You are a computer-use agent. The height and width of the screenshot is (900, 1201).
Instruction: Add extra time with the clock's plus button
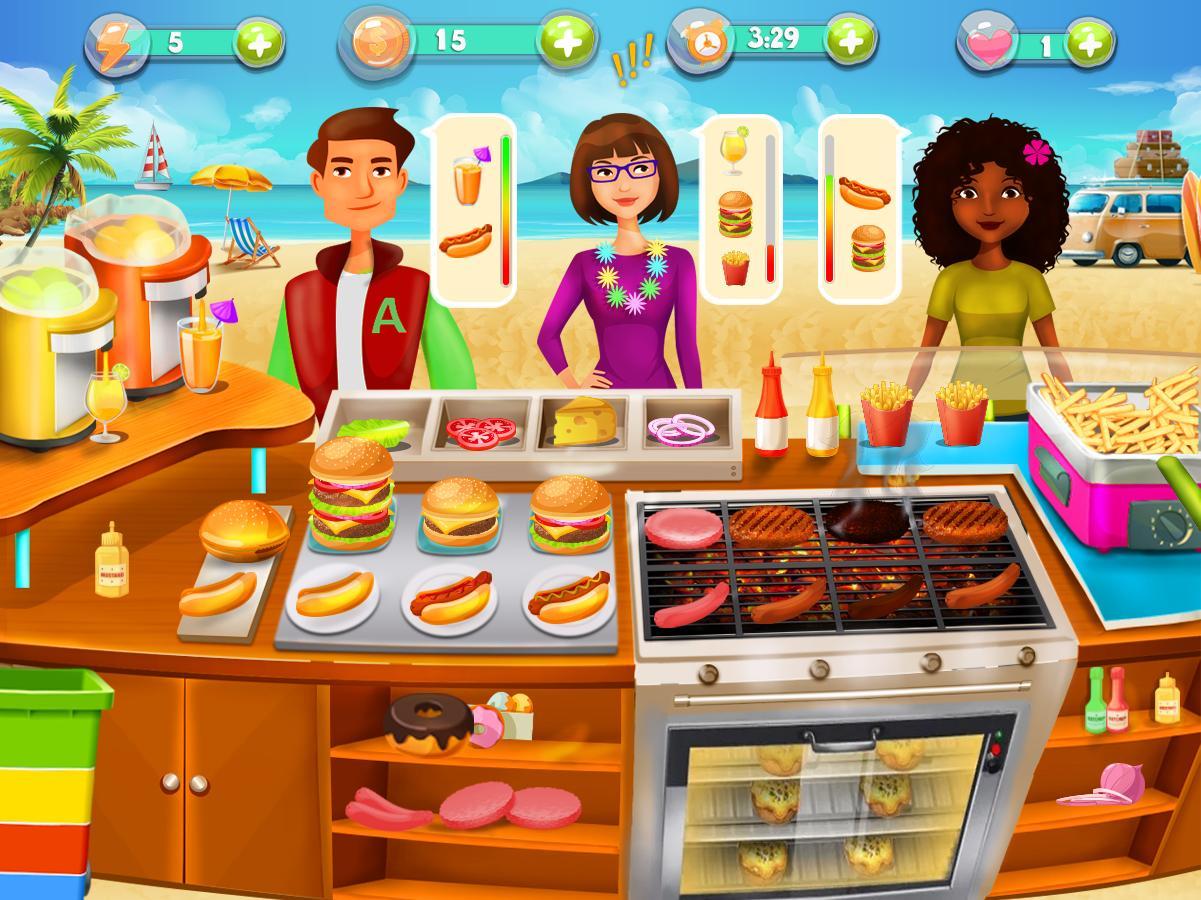pyautogui.click(x=851, y=41)
